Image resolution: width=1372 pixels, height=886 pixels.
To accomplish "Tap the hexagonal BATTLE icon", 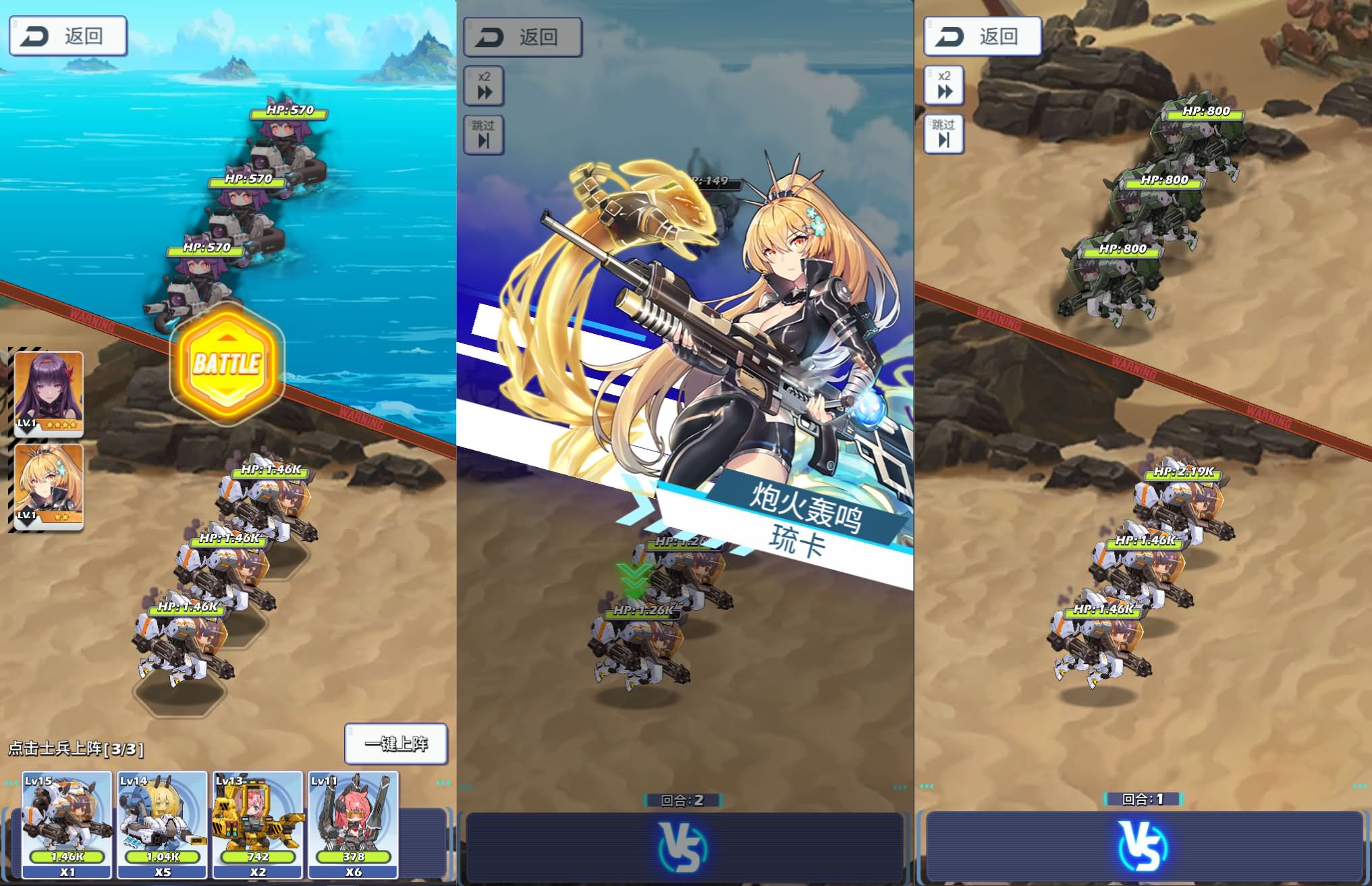I will (226, 364).
